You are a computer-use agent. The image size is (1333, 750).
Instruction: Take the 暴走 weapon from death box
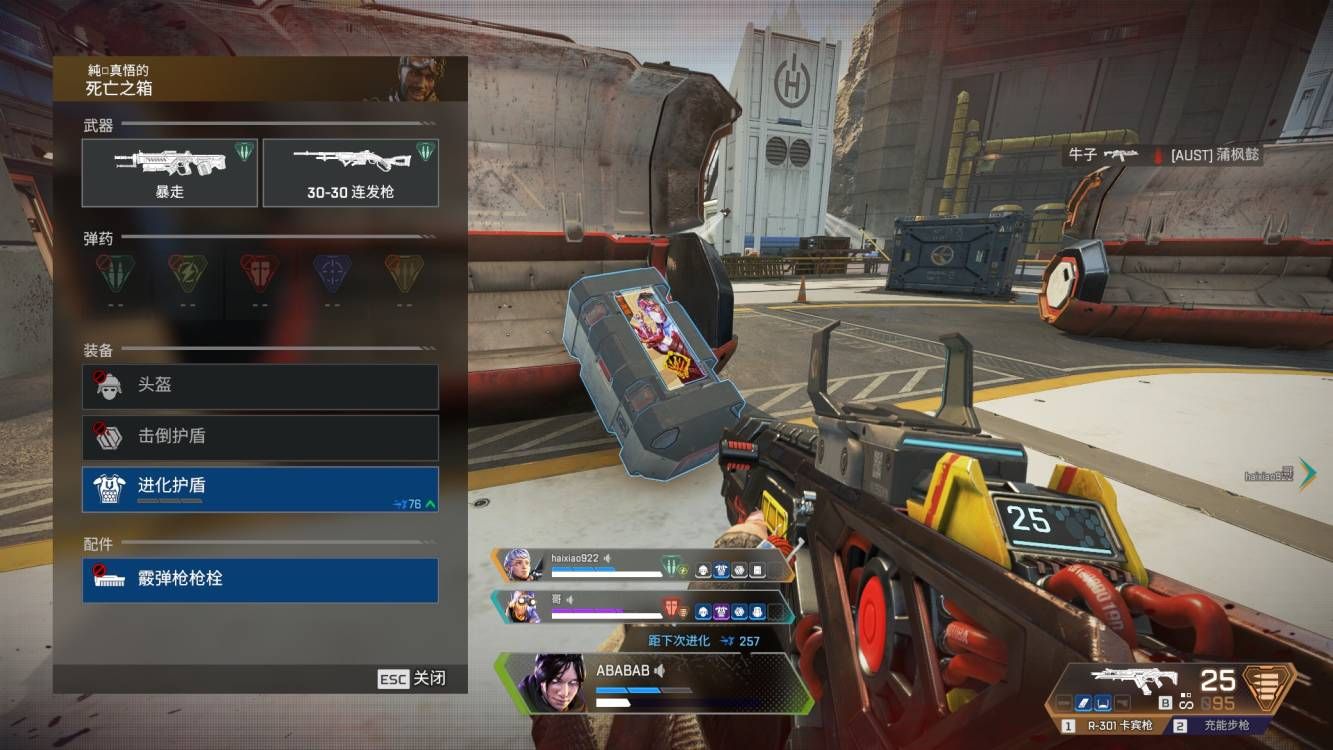pyautogui.click(x=170, y=172)
